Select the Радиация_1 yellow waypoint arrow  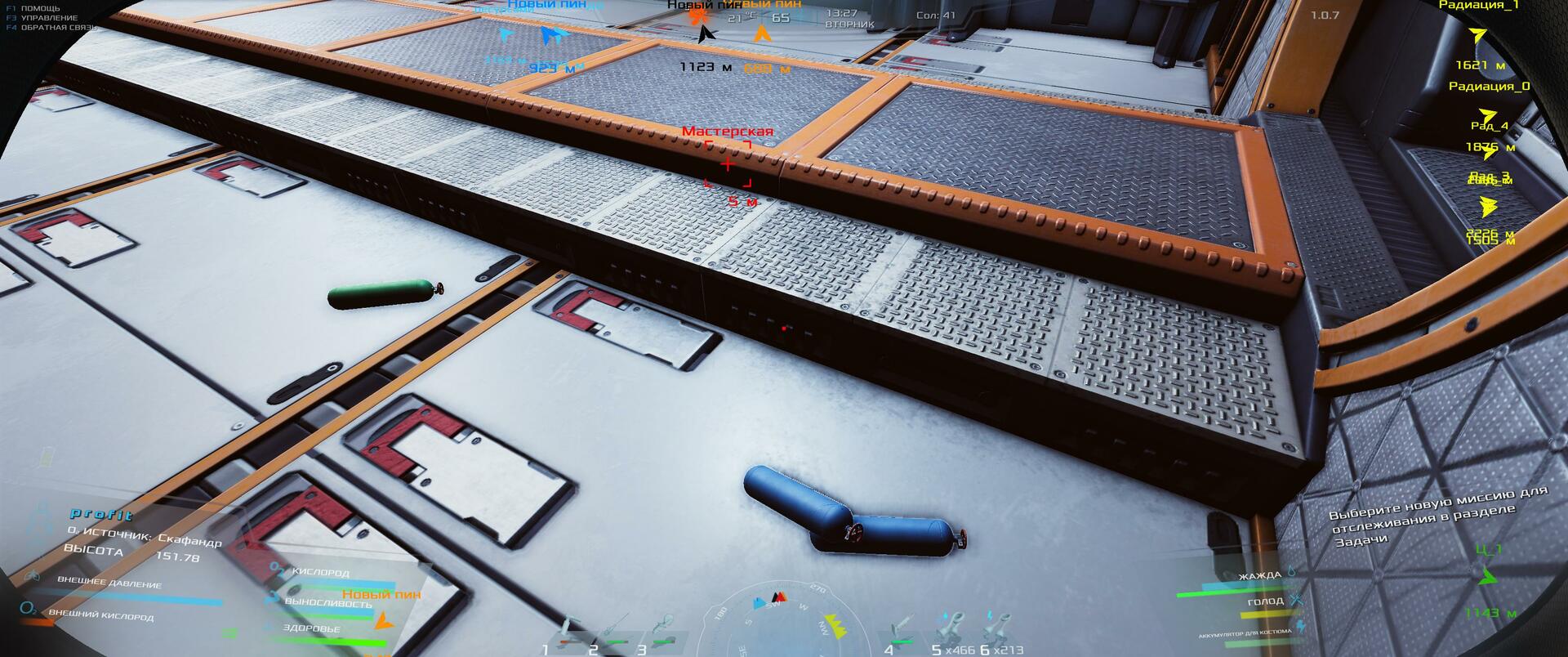tap(1477, 36)
